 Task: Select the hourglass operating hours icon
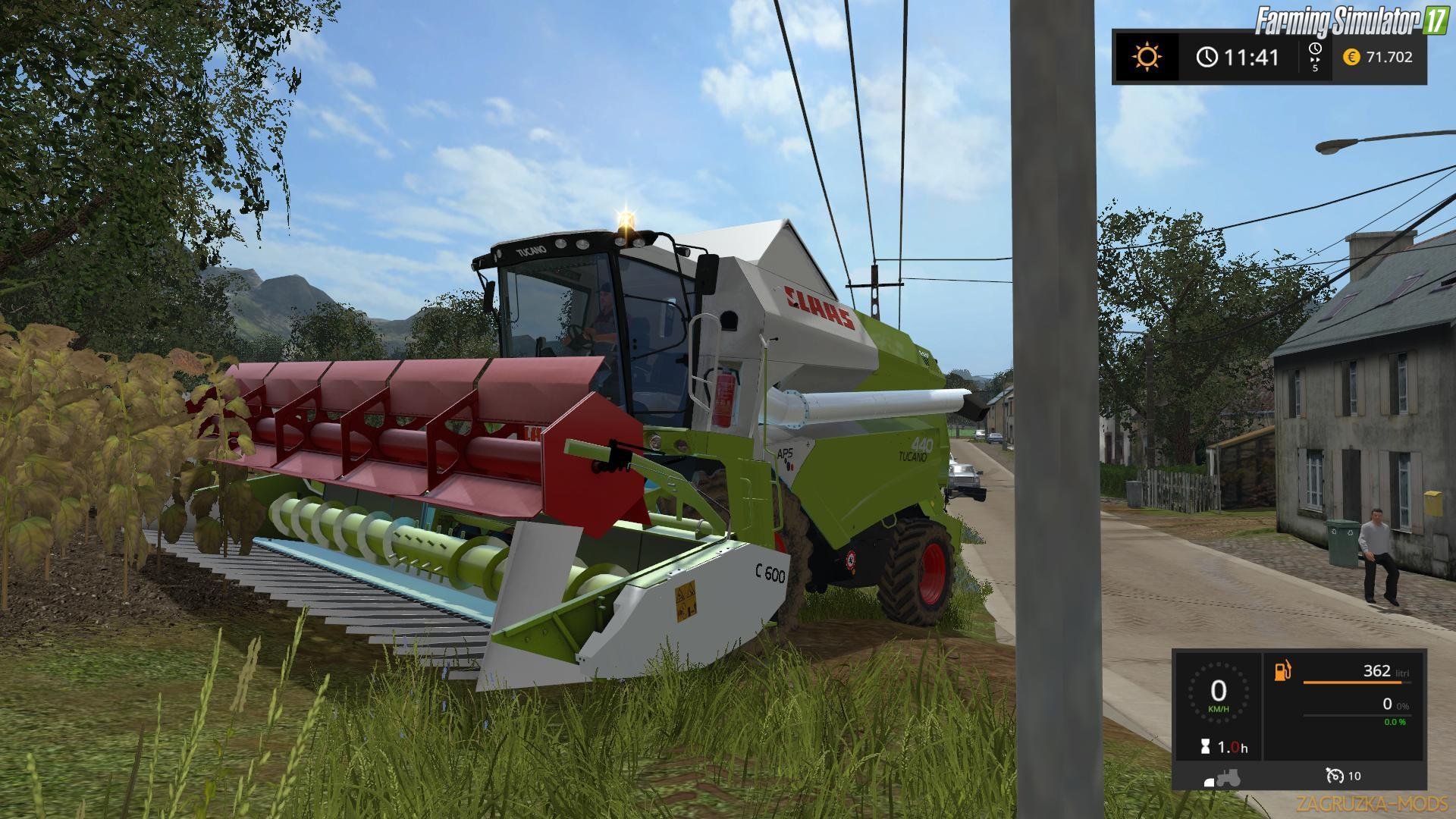[x=1205, y=745]
